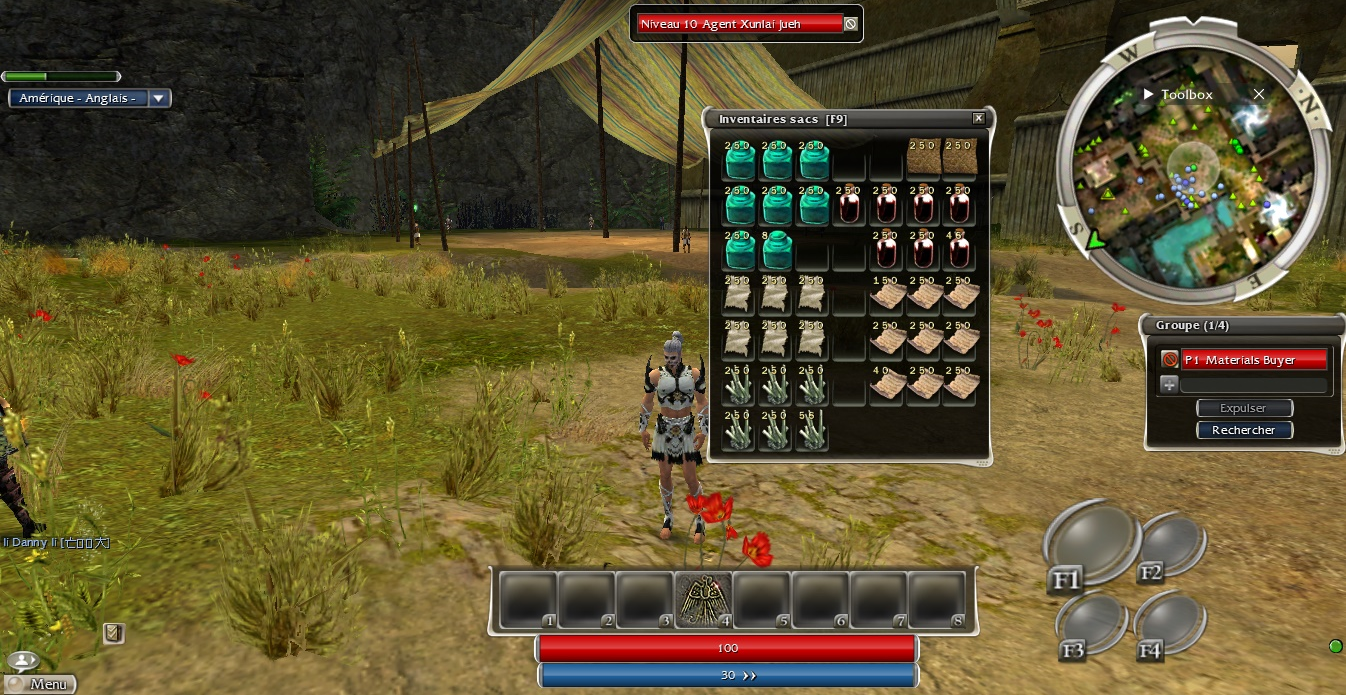Select the jade stack of 8
This screenshot has height=695, width=1346.
click(x=777, y=250)
